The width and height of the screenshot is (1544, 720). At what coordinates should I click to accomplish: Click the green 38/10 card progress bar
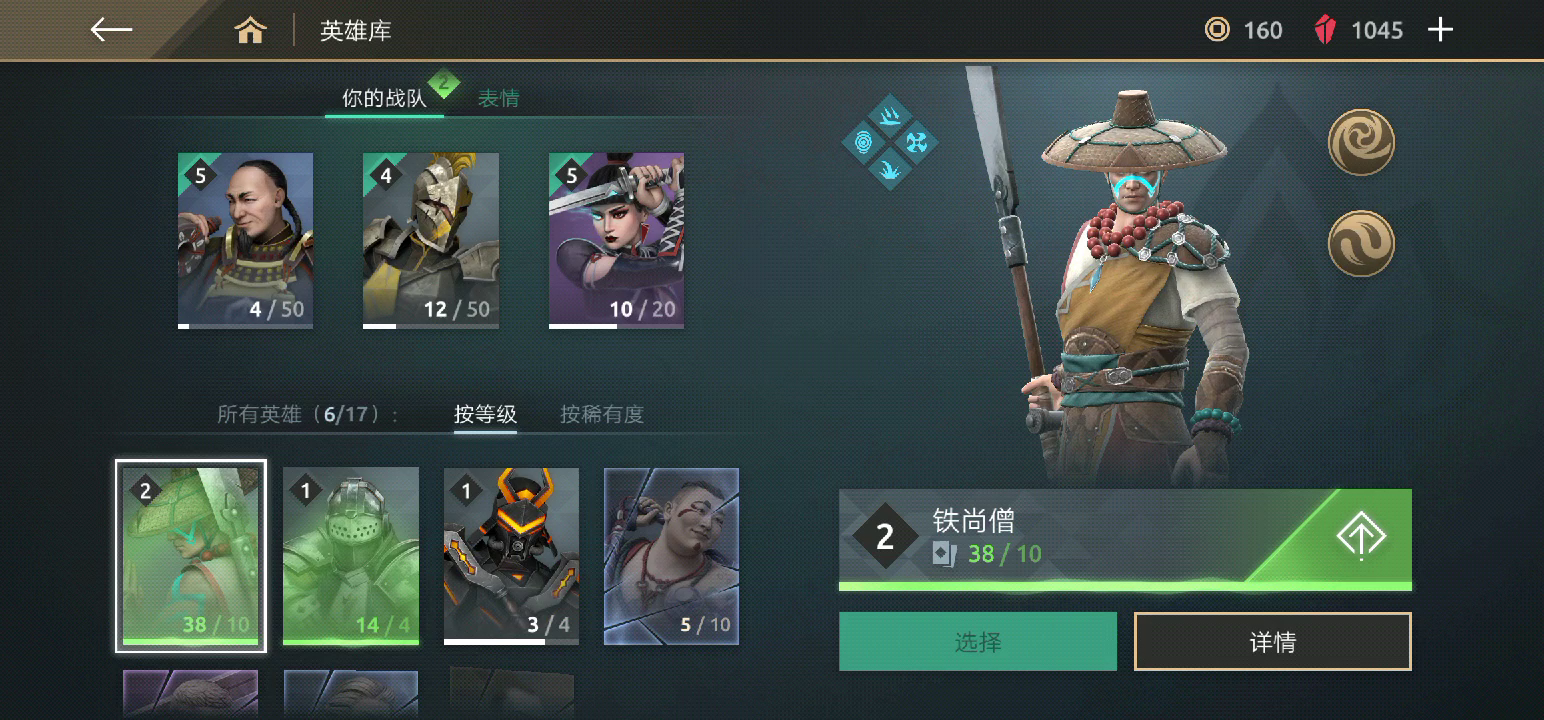tap(1125, 584)
